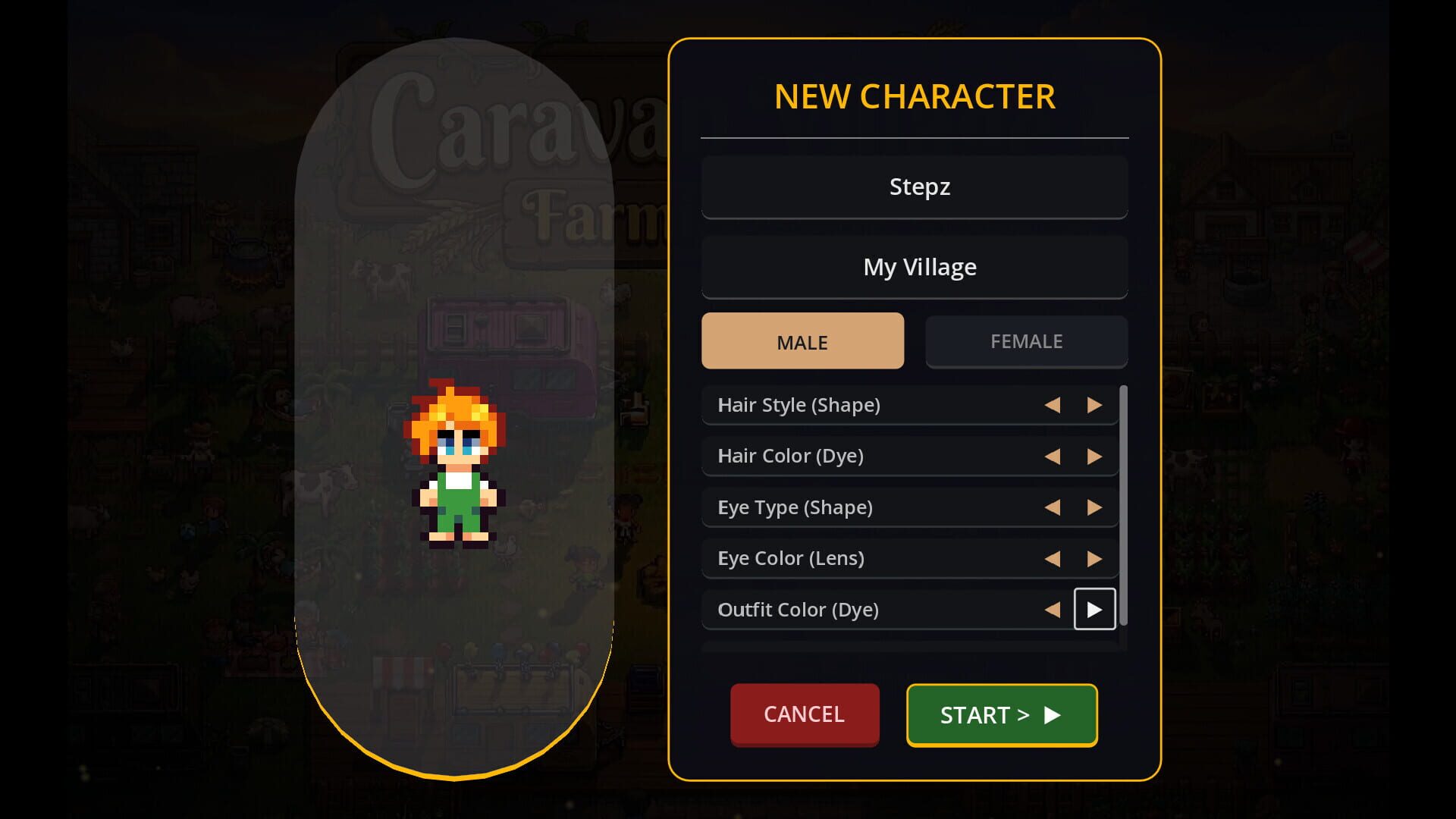Click the highlighted next Outfit Color arrow
1456x819 pixels.
1094,609
